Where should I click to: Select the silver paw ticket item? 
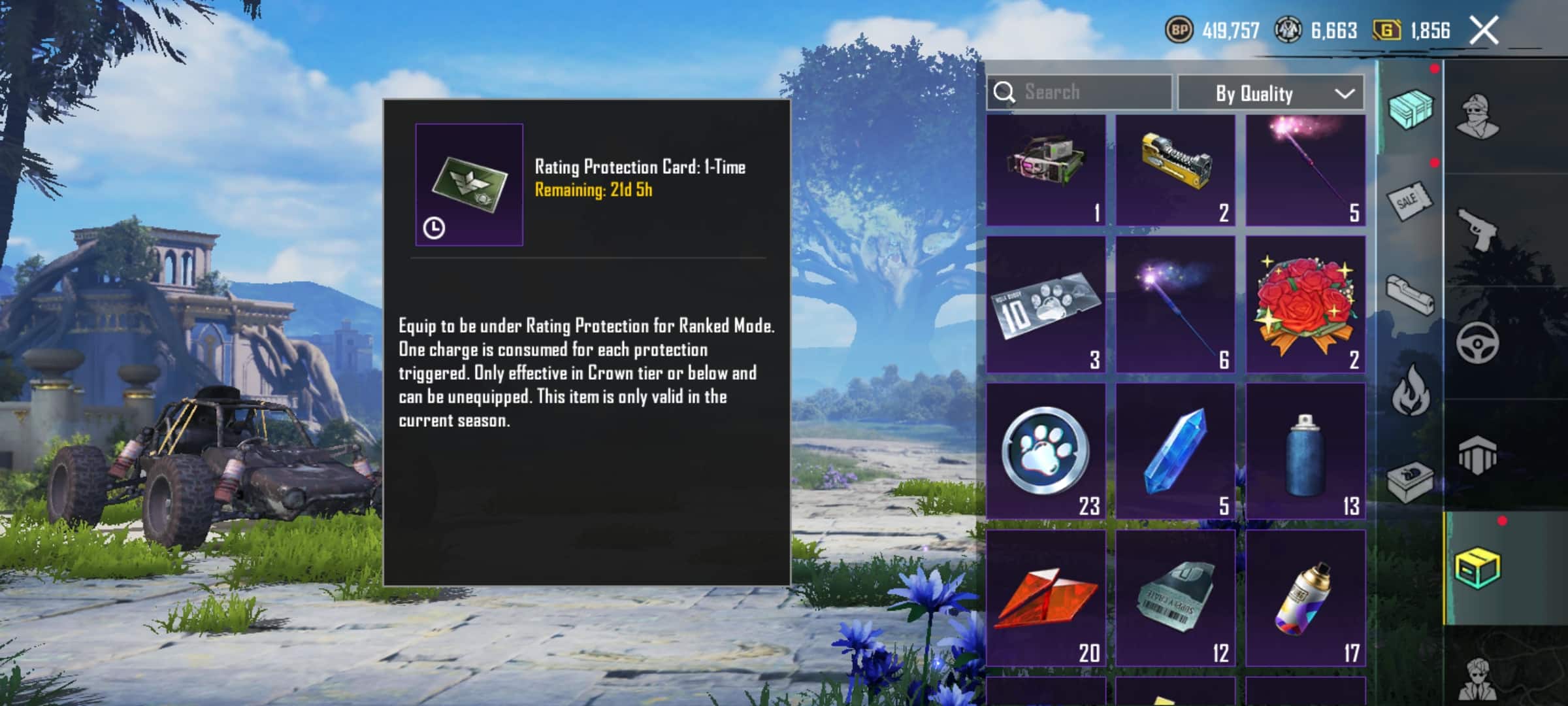click(x=1045, y=305)
